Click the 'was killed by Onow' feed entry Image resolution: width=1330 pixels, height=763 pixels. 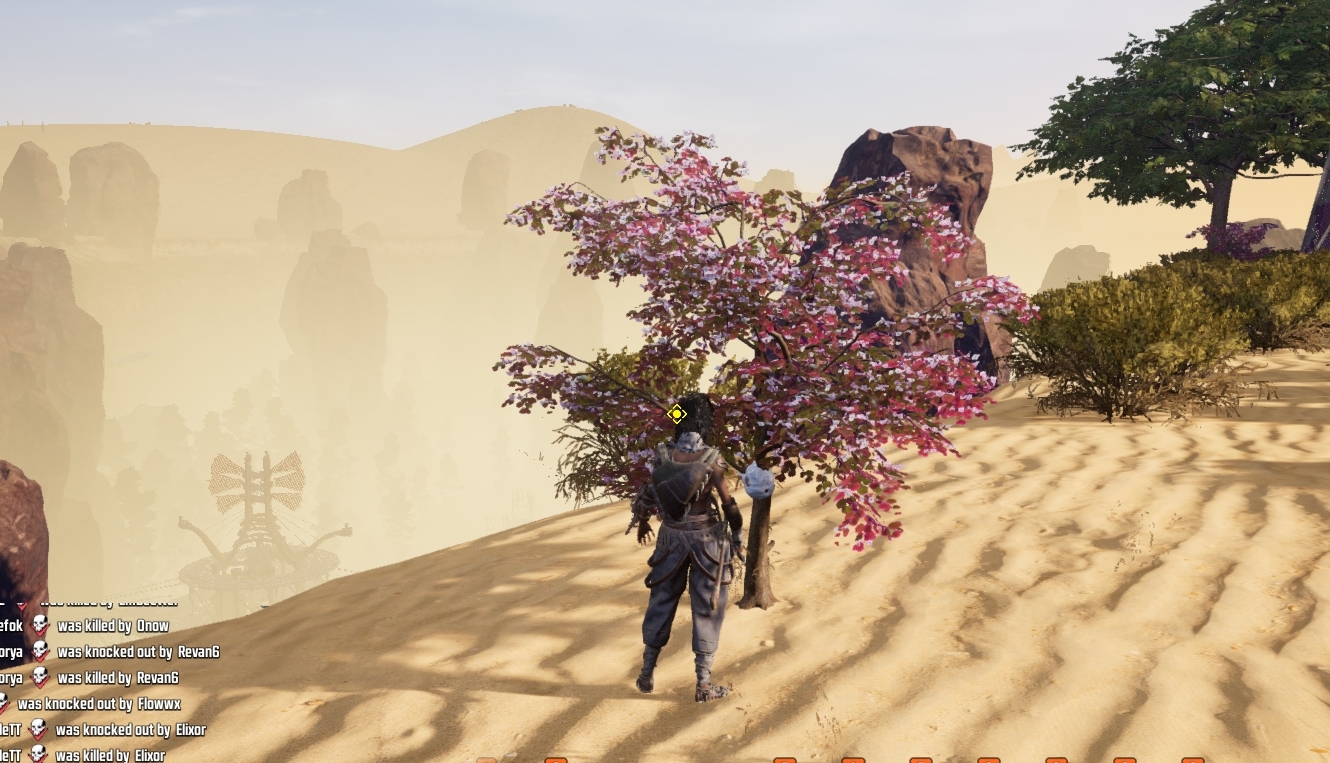pyautogui.click(x=115, y=625)
